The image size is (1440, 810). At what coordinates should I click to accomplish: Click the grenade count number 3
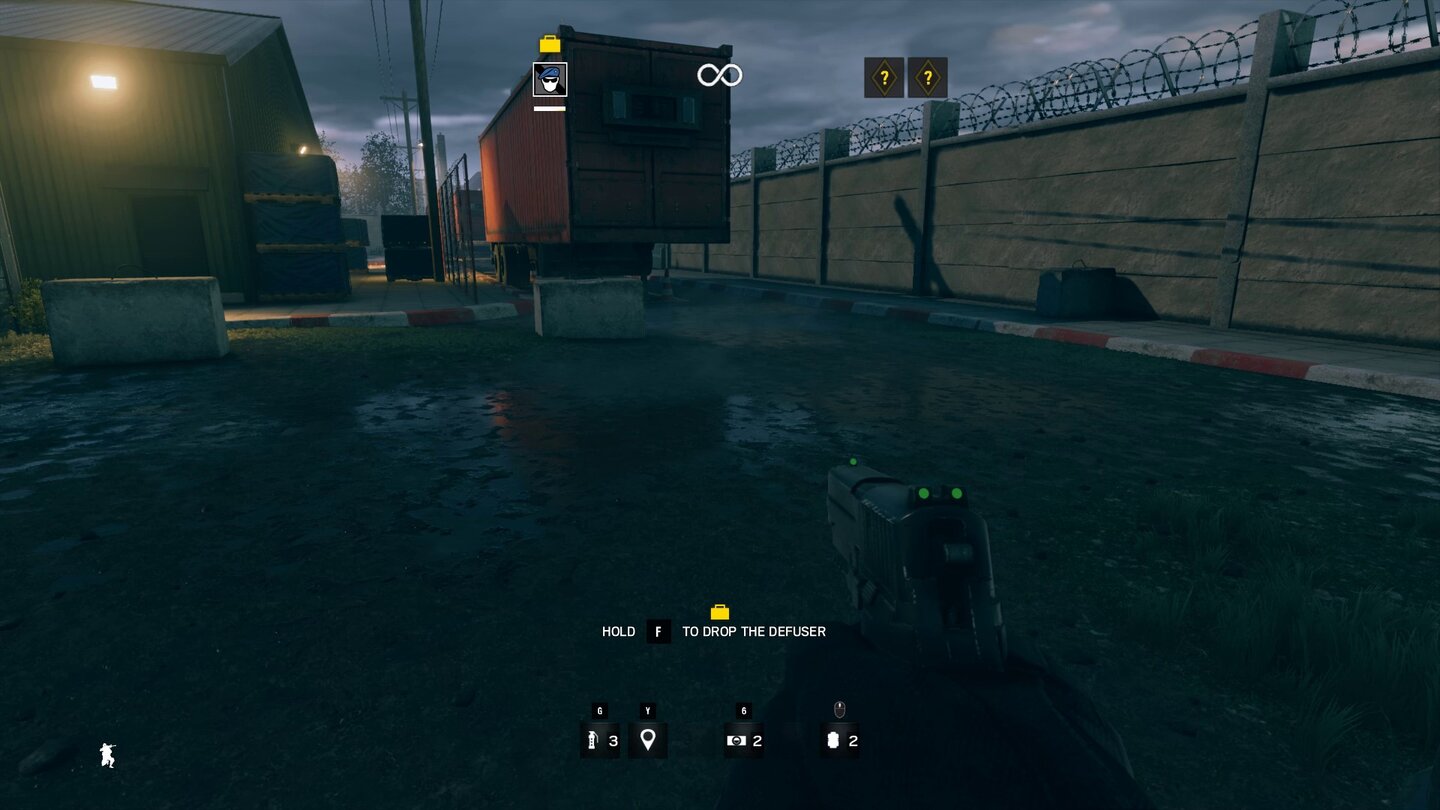pyautogui.click(x=612, y=743)
